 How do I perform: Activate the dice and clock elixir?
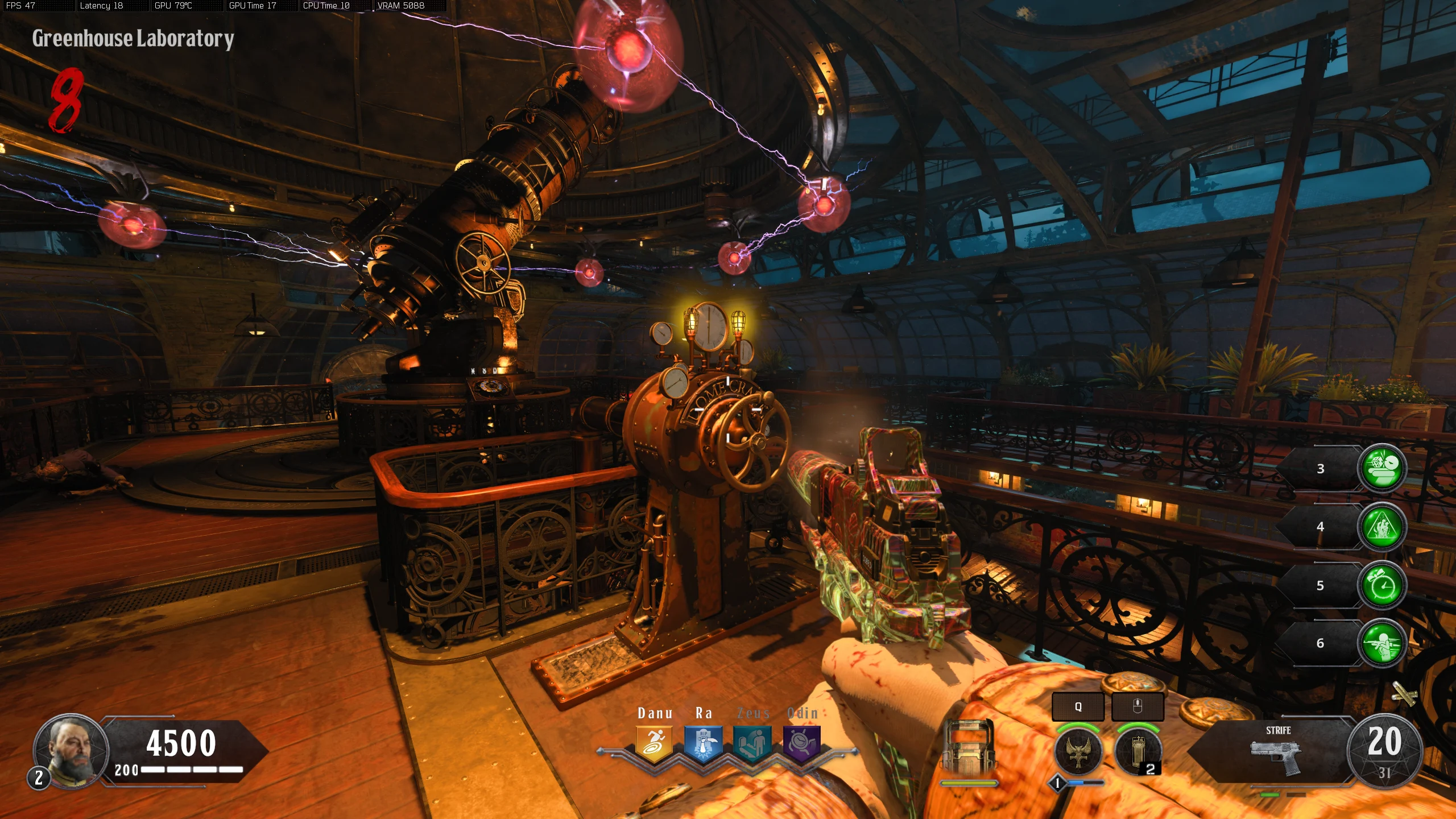click(1382, 468)
